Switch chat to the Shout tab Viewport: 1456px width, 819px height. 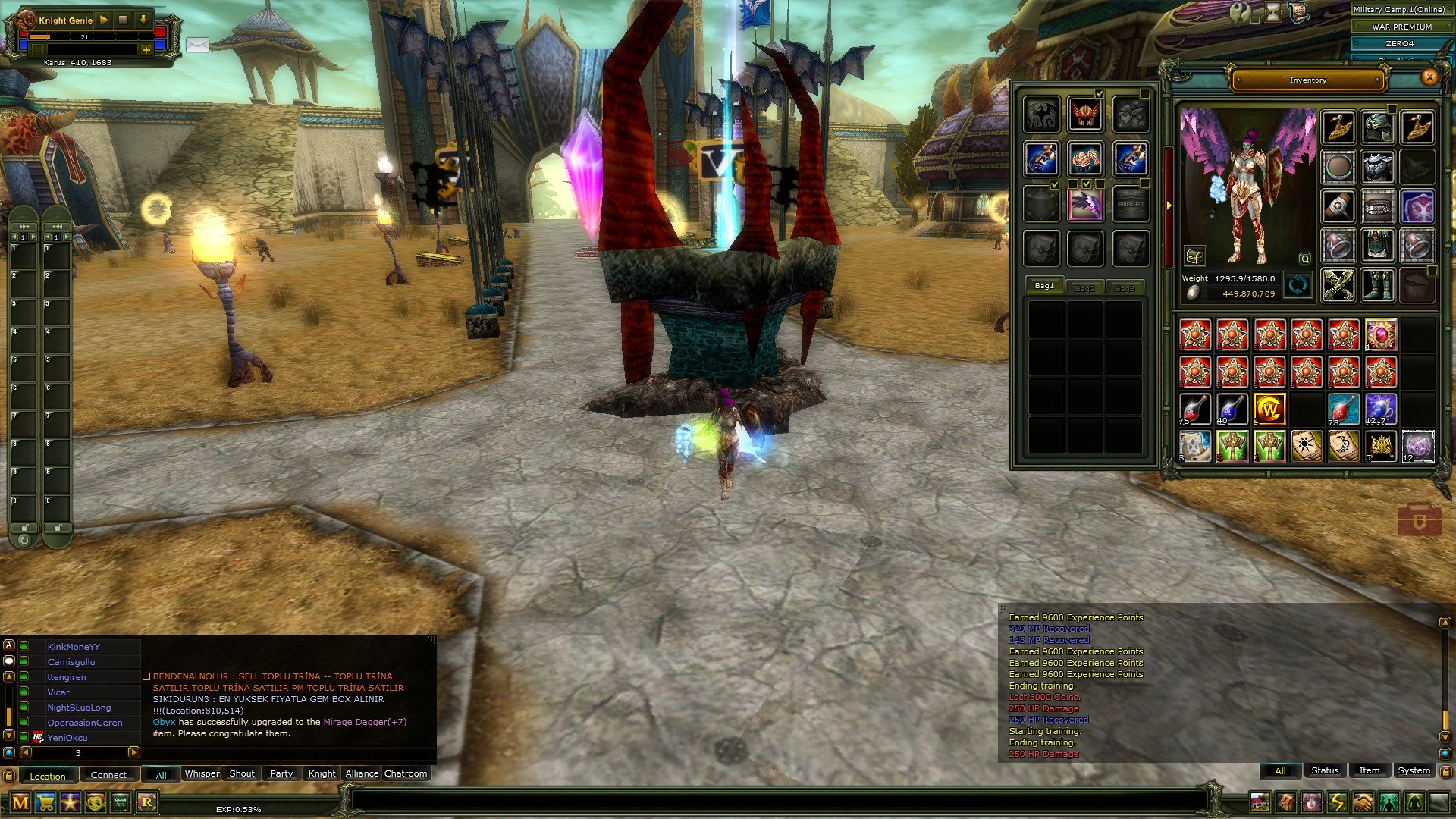pyautogui.click(x=242, y=773)
